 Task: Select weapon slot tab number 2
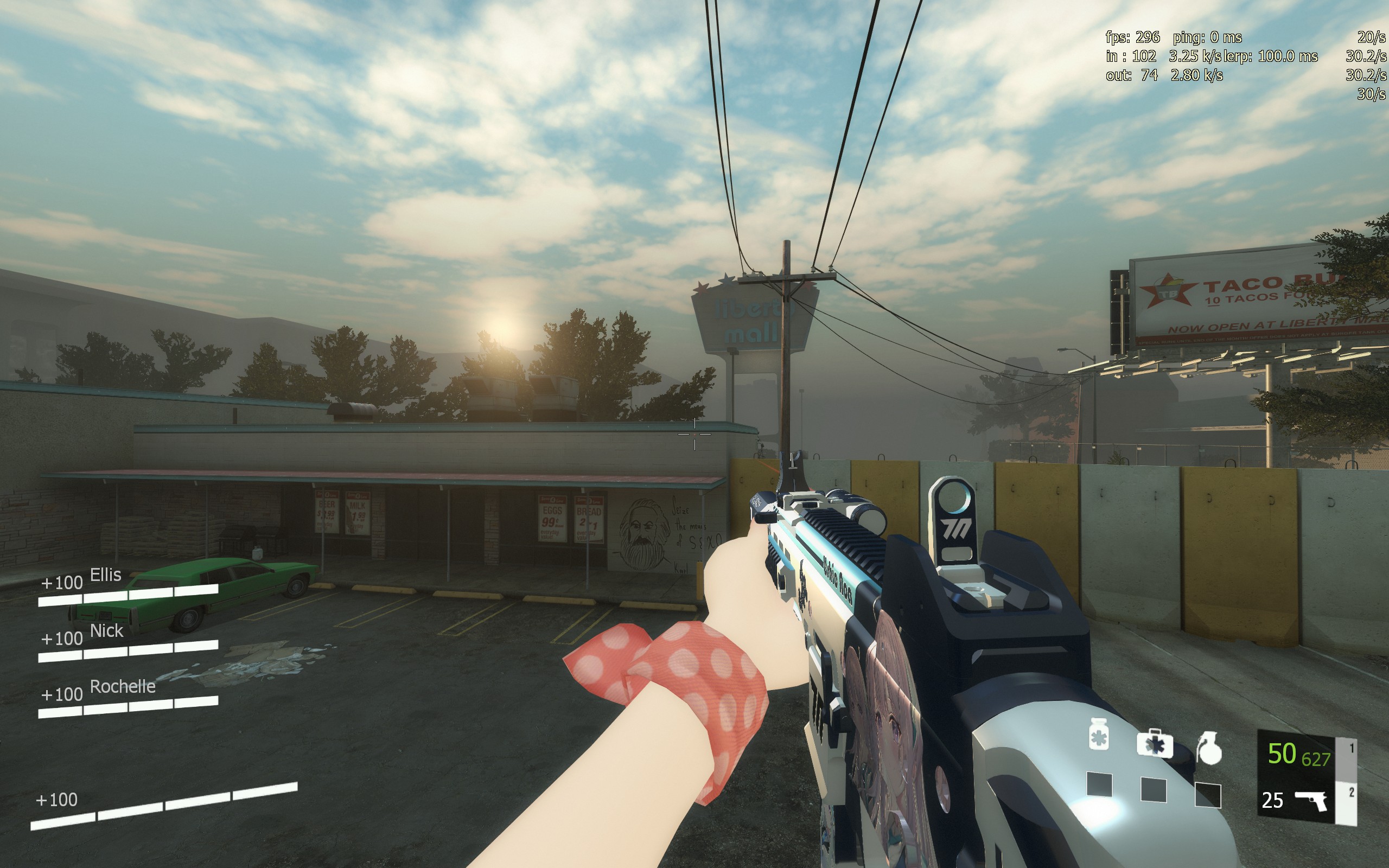pos(1351,793)
